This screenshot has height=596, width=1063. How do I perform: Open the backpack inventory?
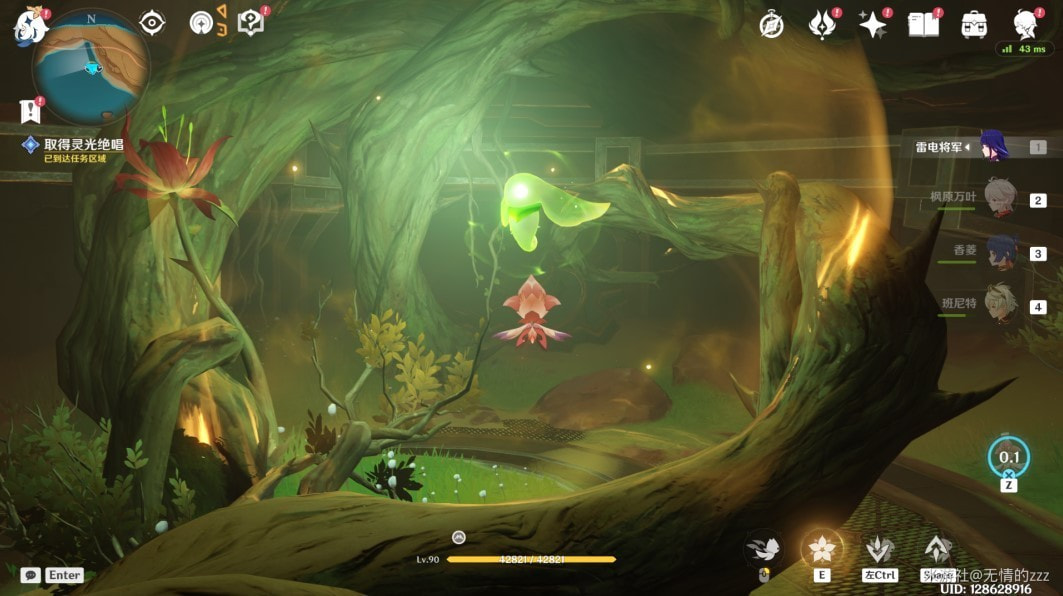(974, 25)
